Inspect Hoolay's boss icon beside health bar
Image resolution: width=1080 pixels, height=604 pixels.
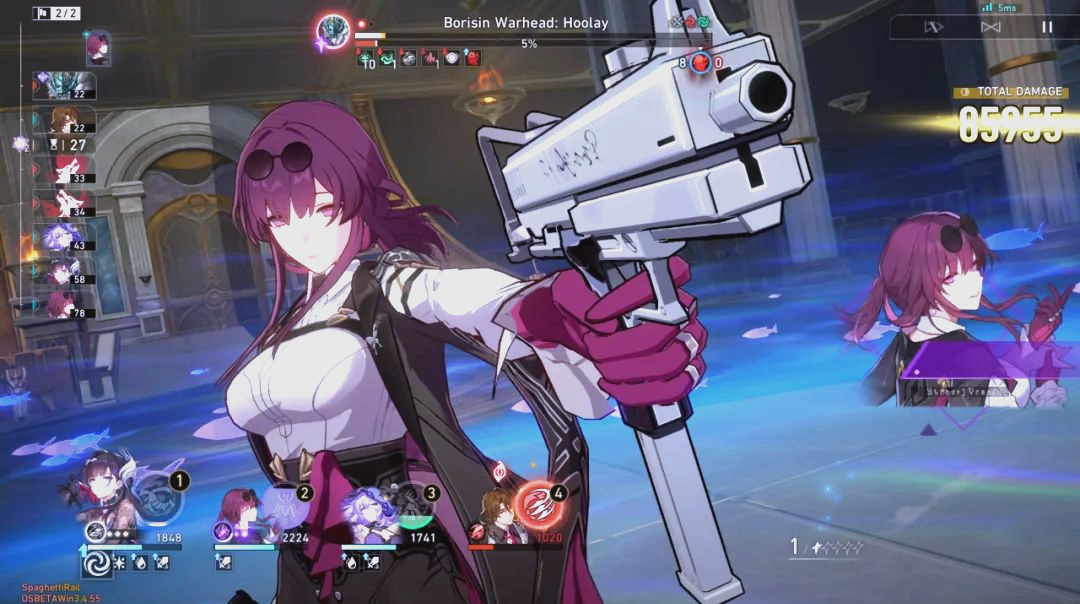pyautogui.click(x=333, y=31)
